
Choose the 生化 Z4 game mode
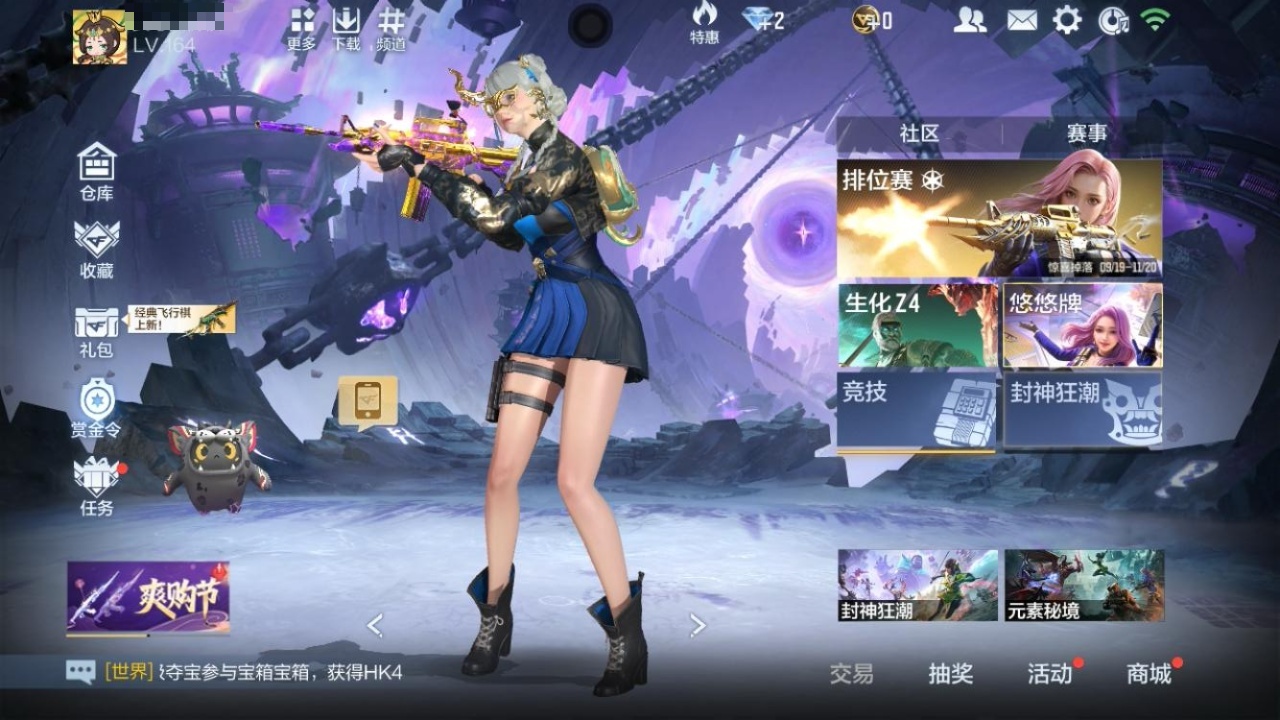[x=917, y=325]
